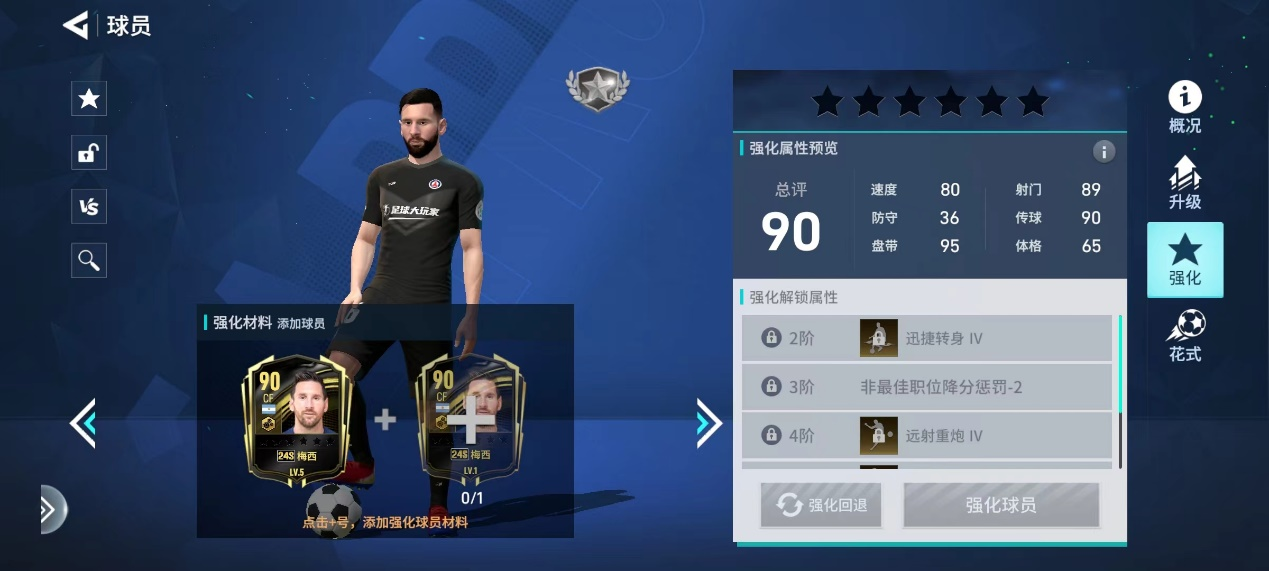Select the 强化 enhancement tab
1269x571 pixels.
tap(1185, 260)
